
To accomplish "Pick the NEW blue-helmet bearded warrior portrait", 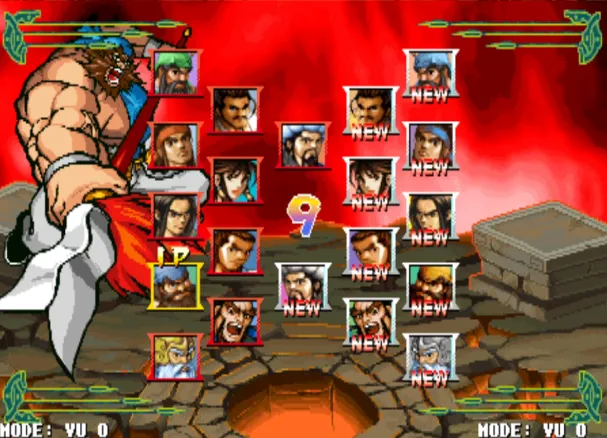I will (x=431, y=73).
